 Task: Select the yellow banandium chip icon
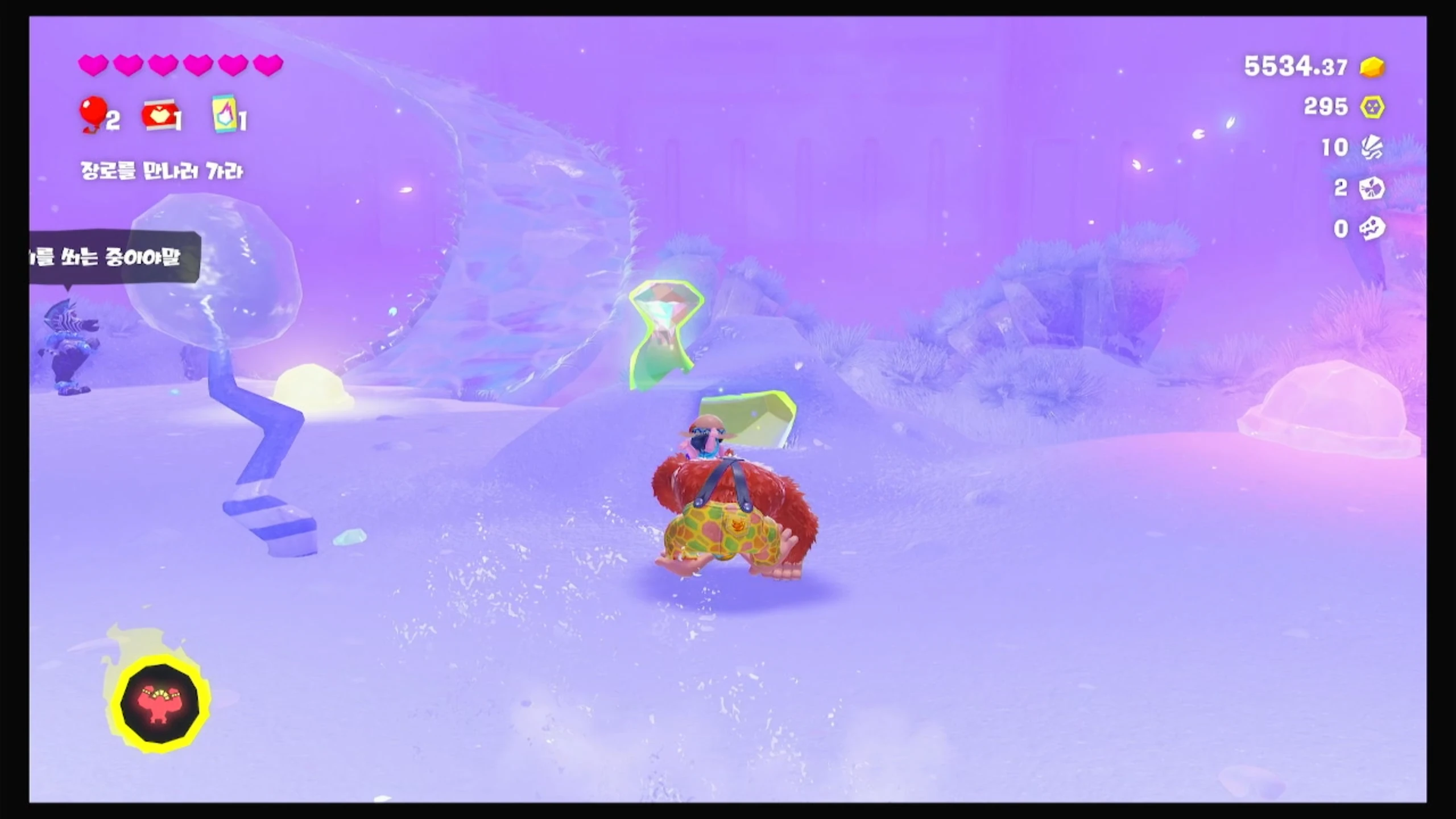[x=1372, y=107]
